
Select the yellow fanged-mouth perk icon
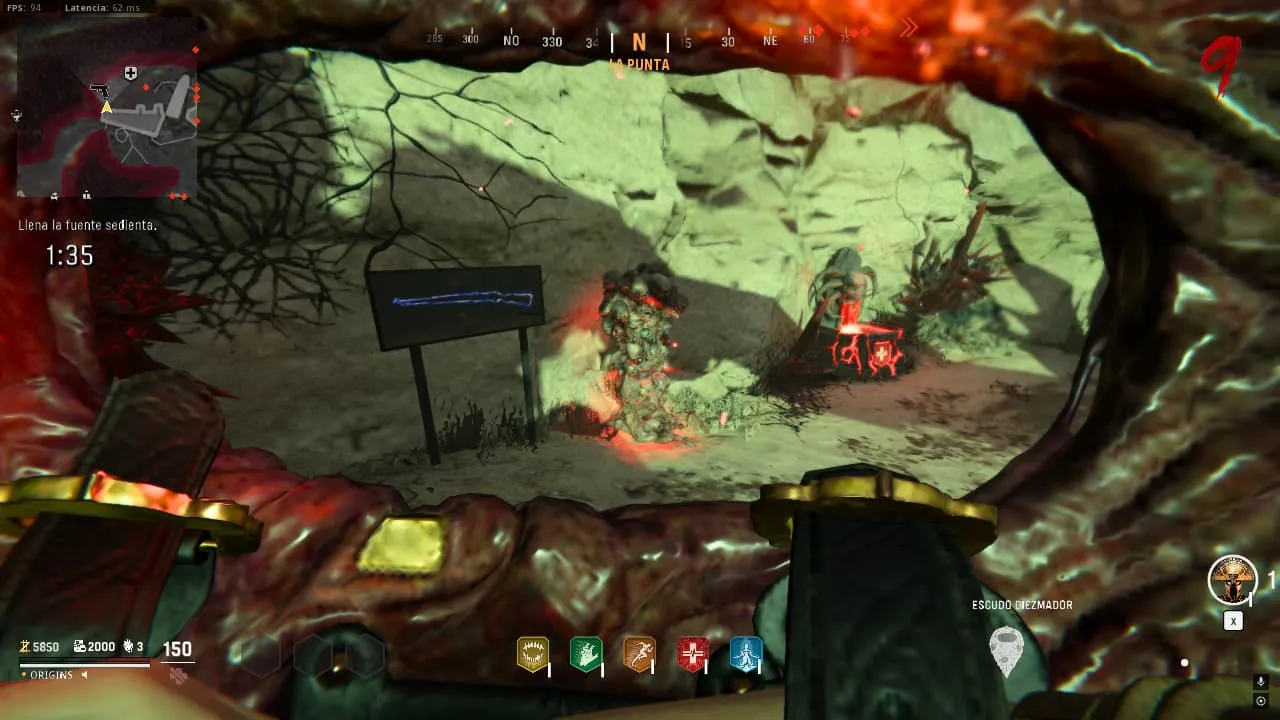coord(532,654)
